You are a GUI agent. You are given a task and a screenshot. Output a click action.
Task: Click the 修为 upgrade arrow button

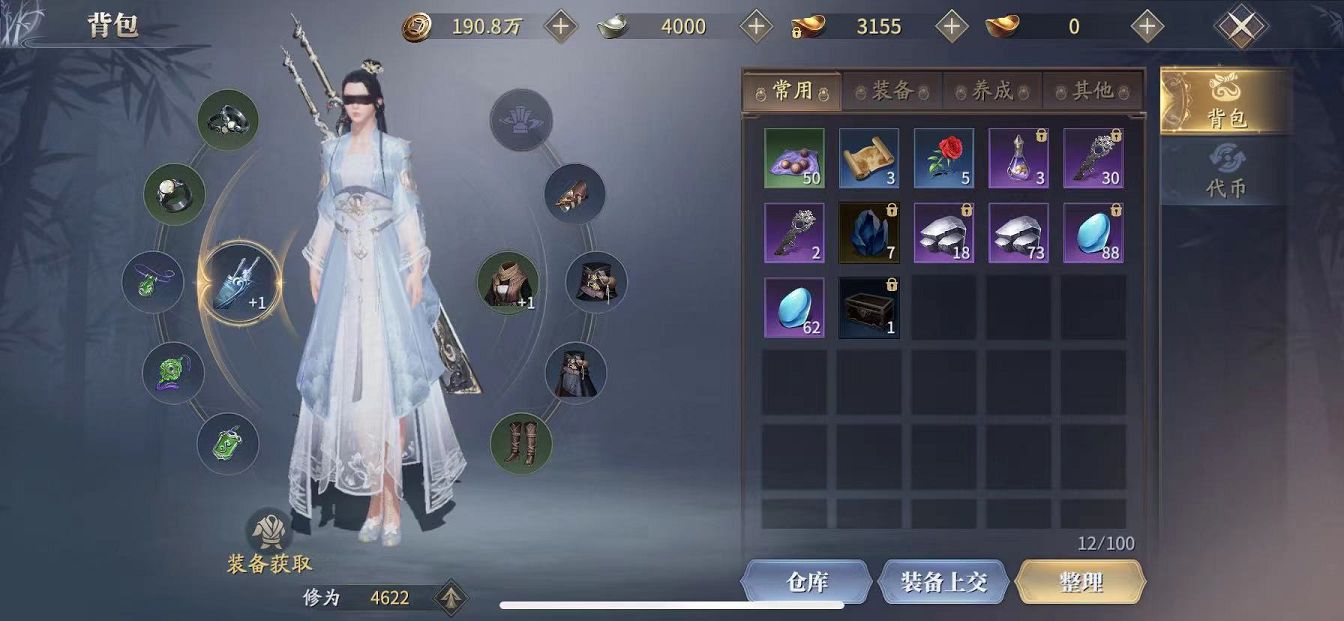451,597
